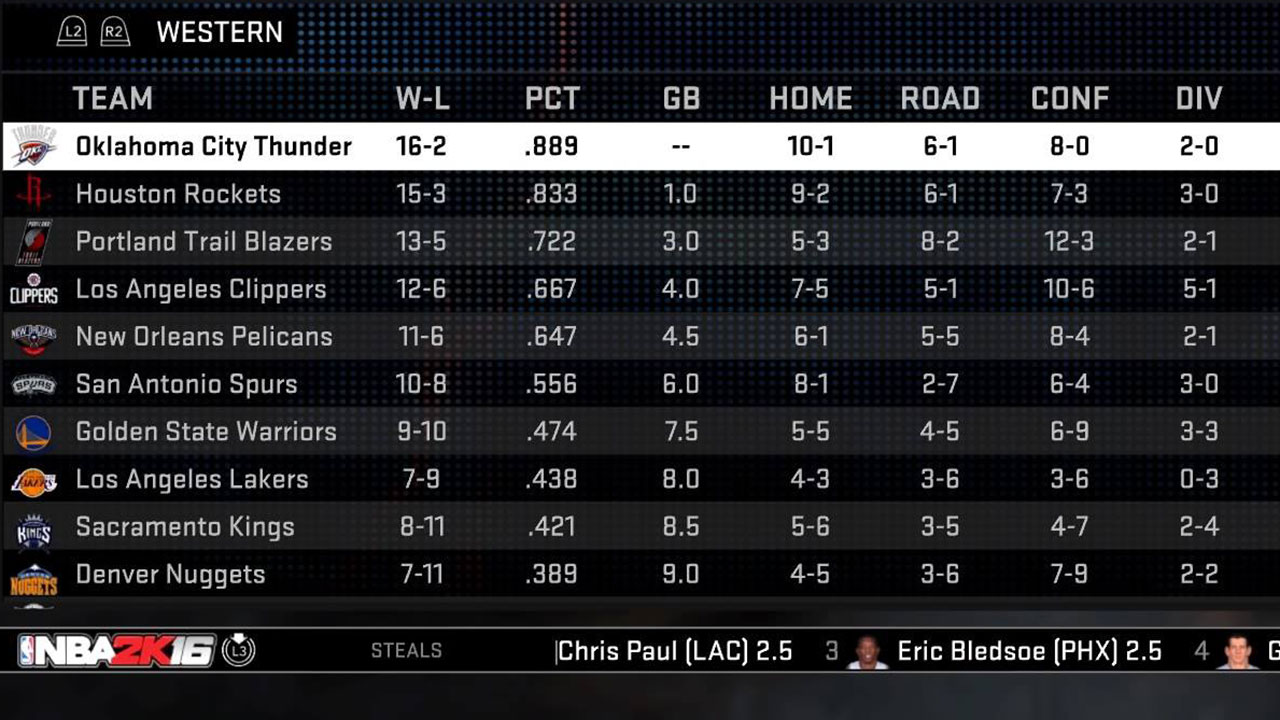Switch to the WESTERN conference tab
This screenshot has height=720, width=1280.
[x=219, y=32]
